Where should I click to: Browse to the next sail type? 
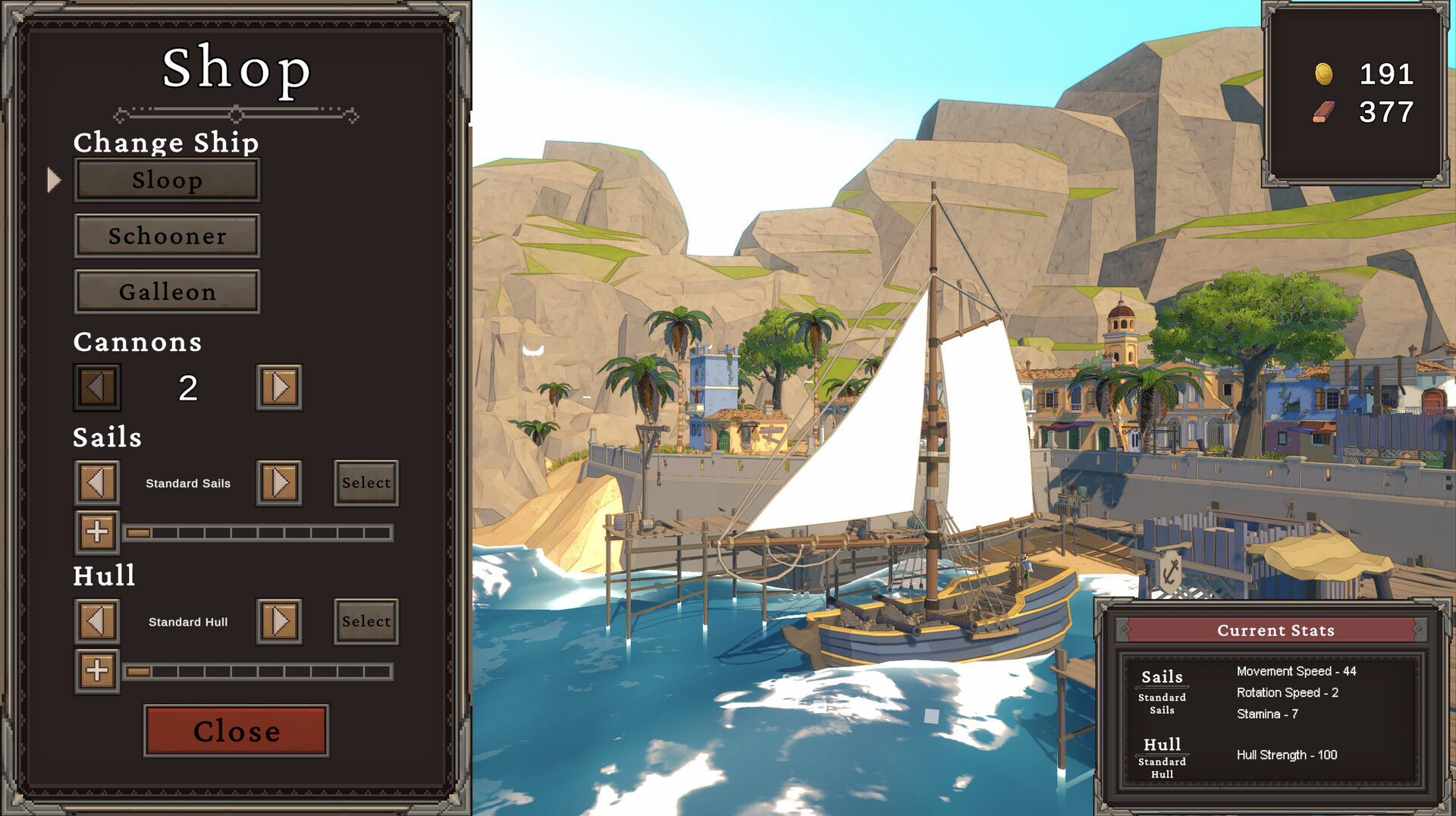pyautogui.click(x=278, y=482)
